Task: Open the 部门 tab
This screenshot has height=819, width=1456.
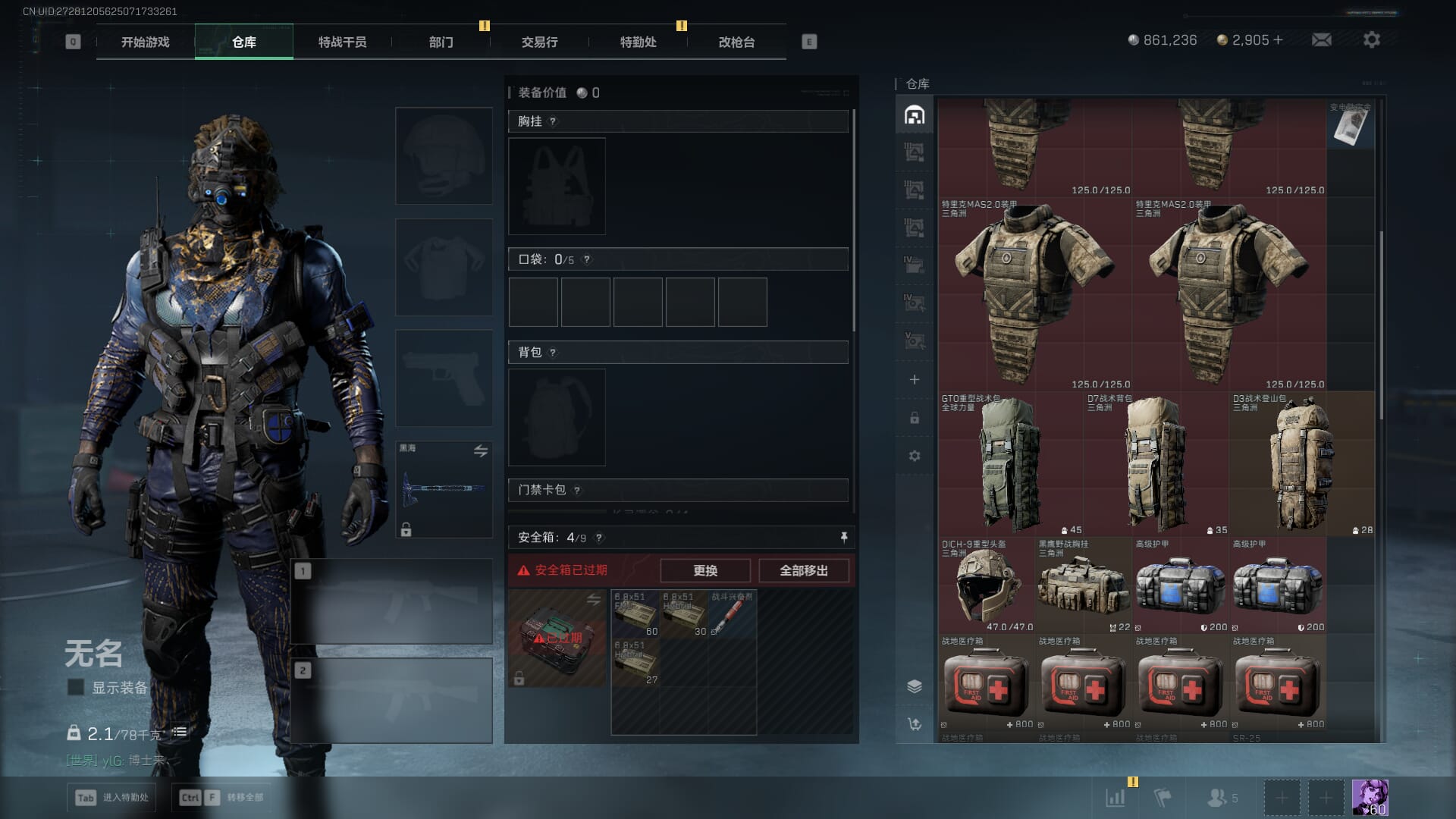Action: click(x=441, y=42)
